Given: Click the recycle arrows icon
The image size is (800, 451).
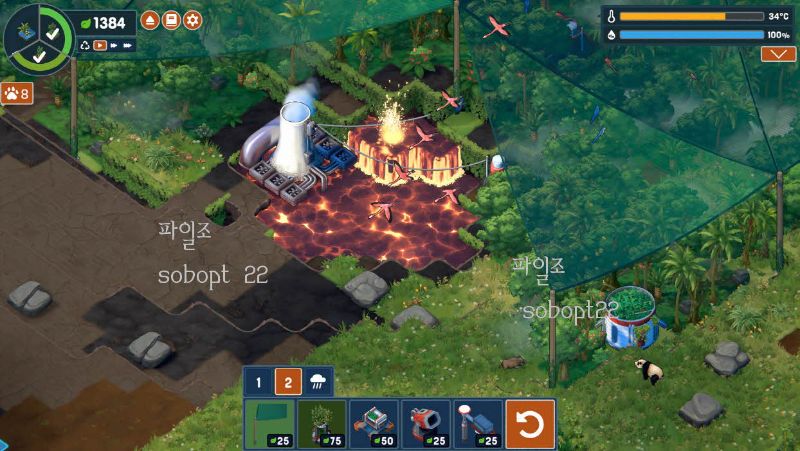Looking at the screenshot, I should coord(86,45).
